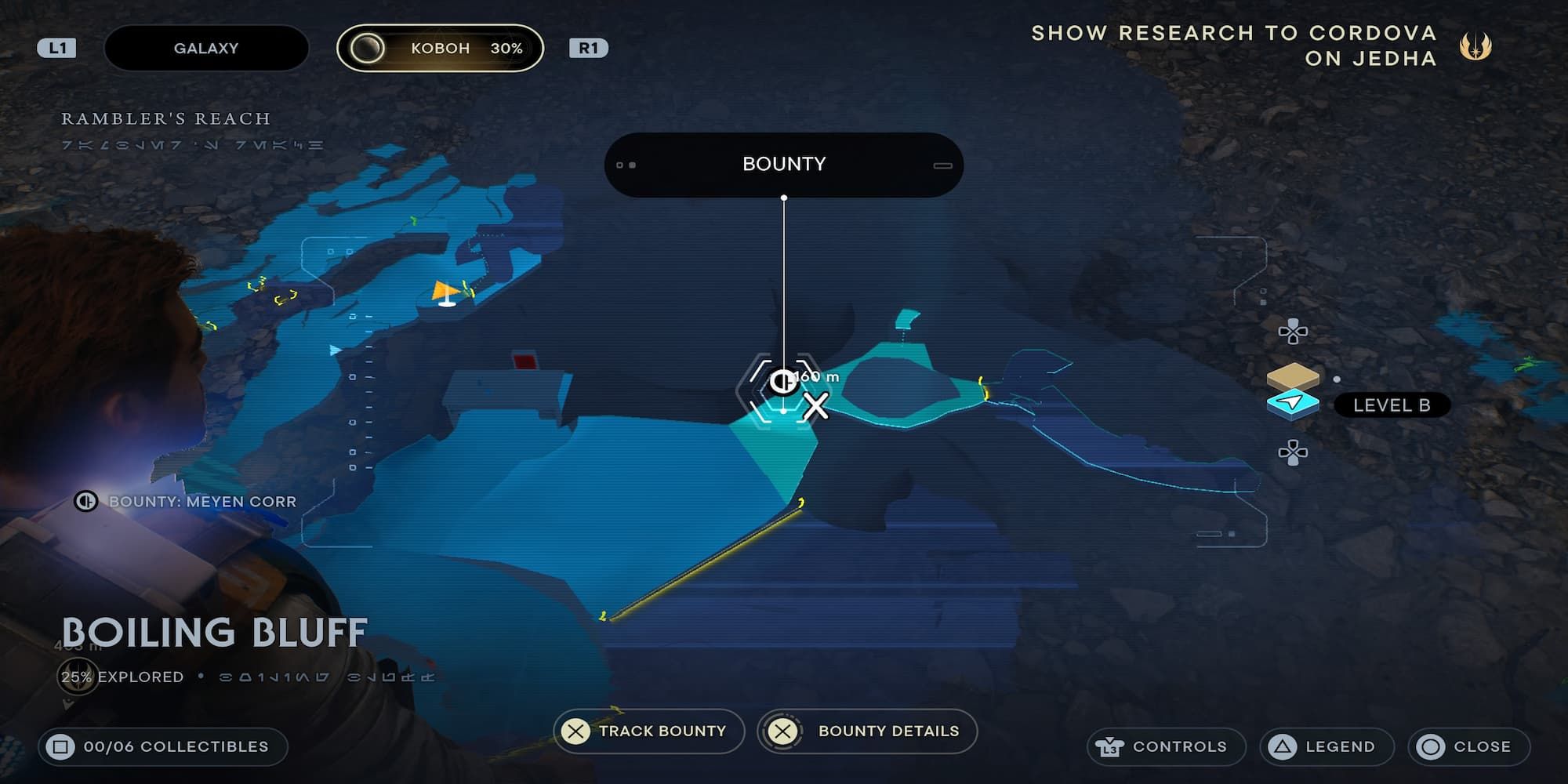The height and width of the screenshot is (784, 1568).
Task: Click the bounty icon next to Meyen Corr label
Action: coord(86,502)
